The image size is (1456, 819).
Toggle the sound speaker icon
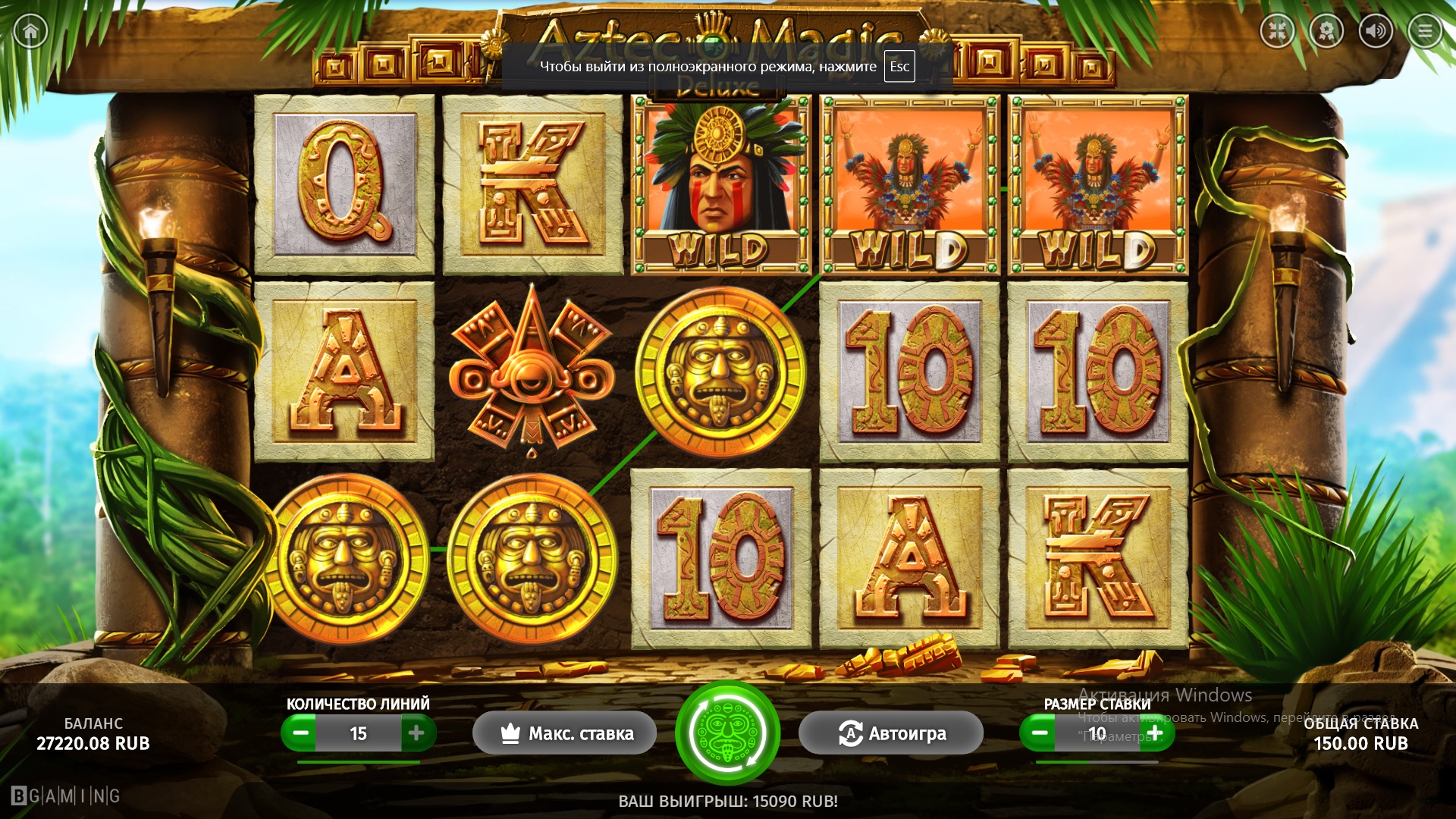(1376, 31)
